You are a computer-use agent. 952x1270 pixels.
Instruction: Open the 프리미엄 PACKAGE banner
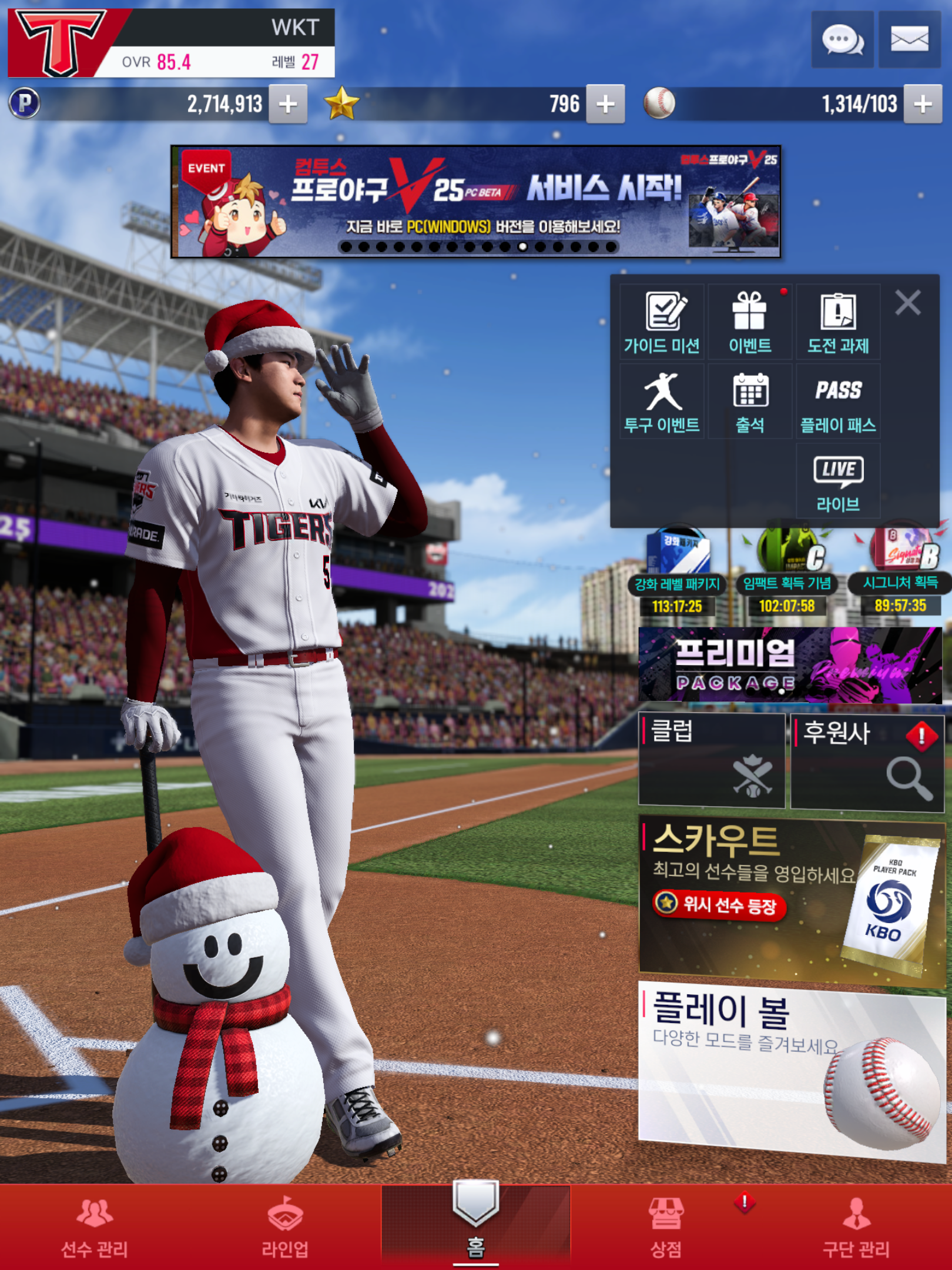click(x=790, y=665)
